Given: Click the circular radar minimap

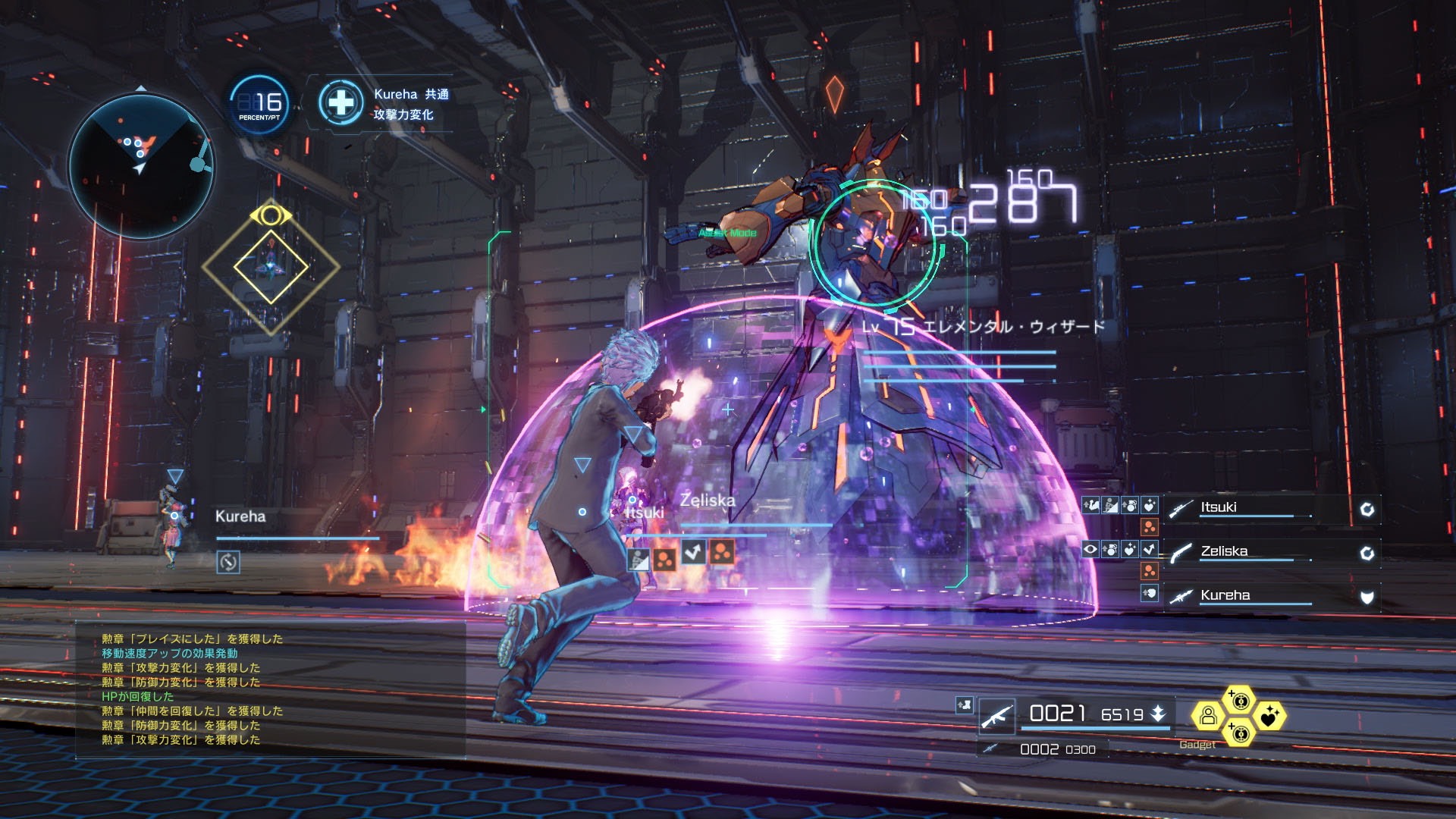Looking at the screenshot, I should click(x=141, y=165).
